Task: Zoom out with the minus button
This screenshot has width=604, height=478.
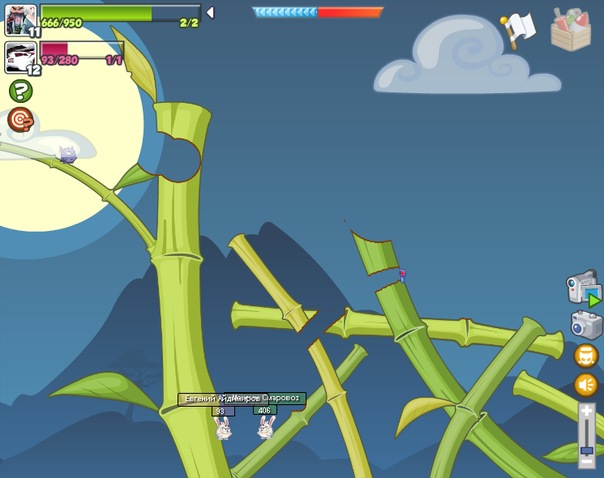Action: click(586, 461)
